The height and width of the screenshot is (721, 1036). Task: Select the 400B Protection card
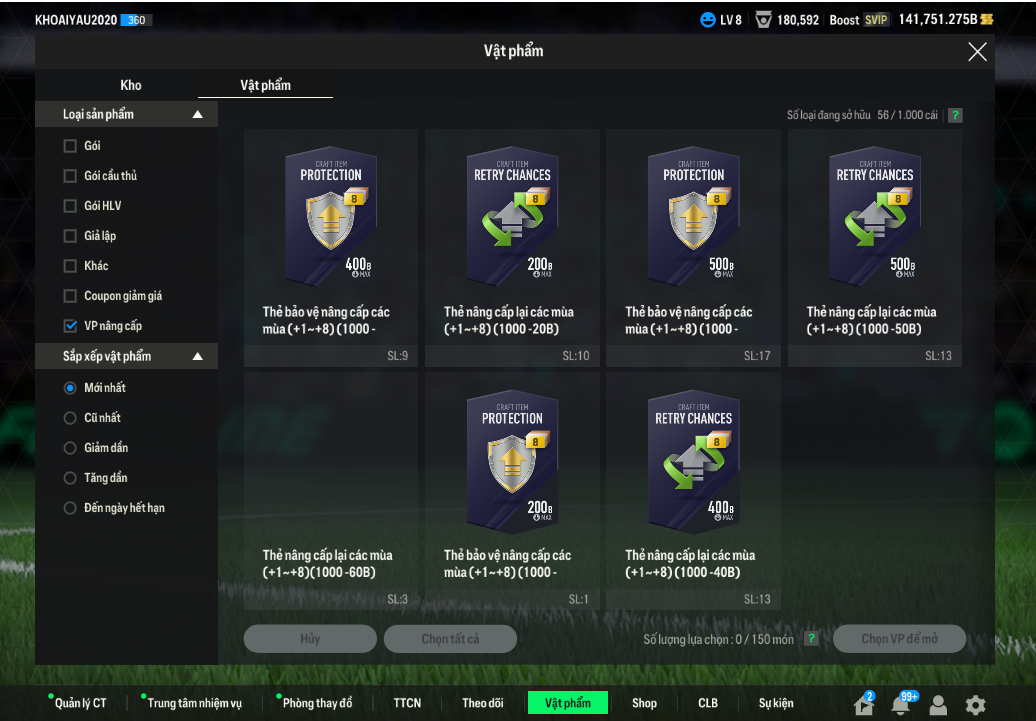tap(331, 218)
